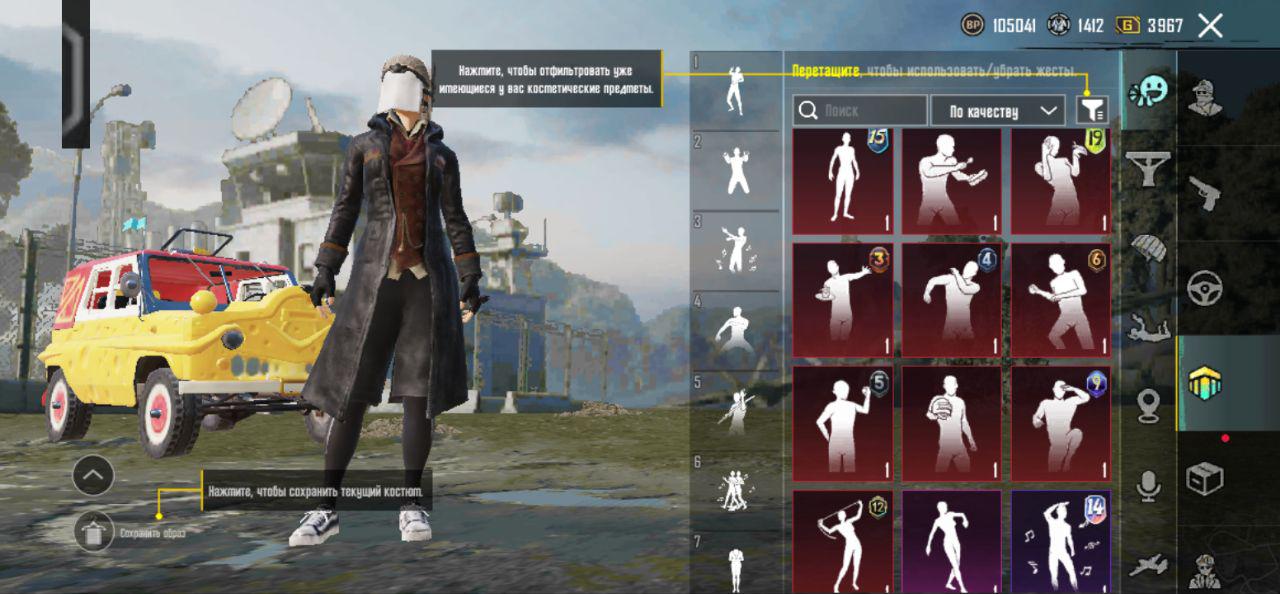Viewport: 1280px width, 594px height.
Task: Choose the emote tile with badge 19
Action: (1060, 181)
